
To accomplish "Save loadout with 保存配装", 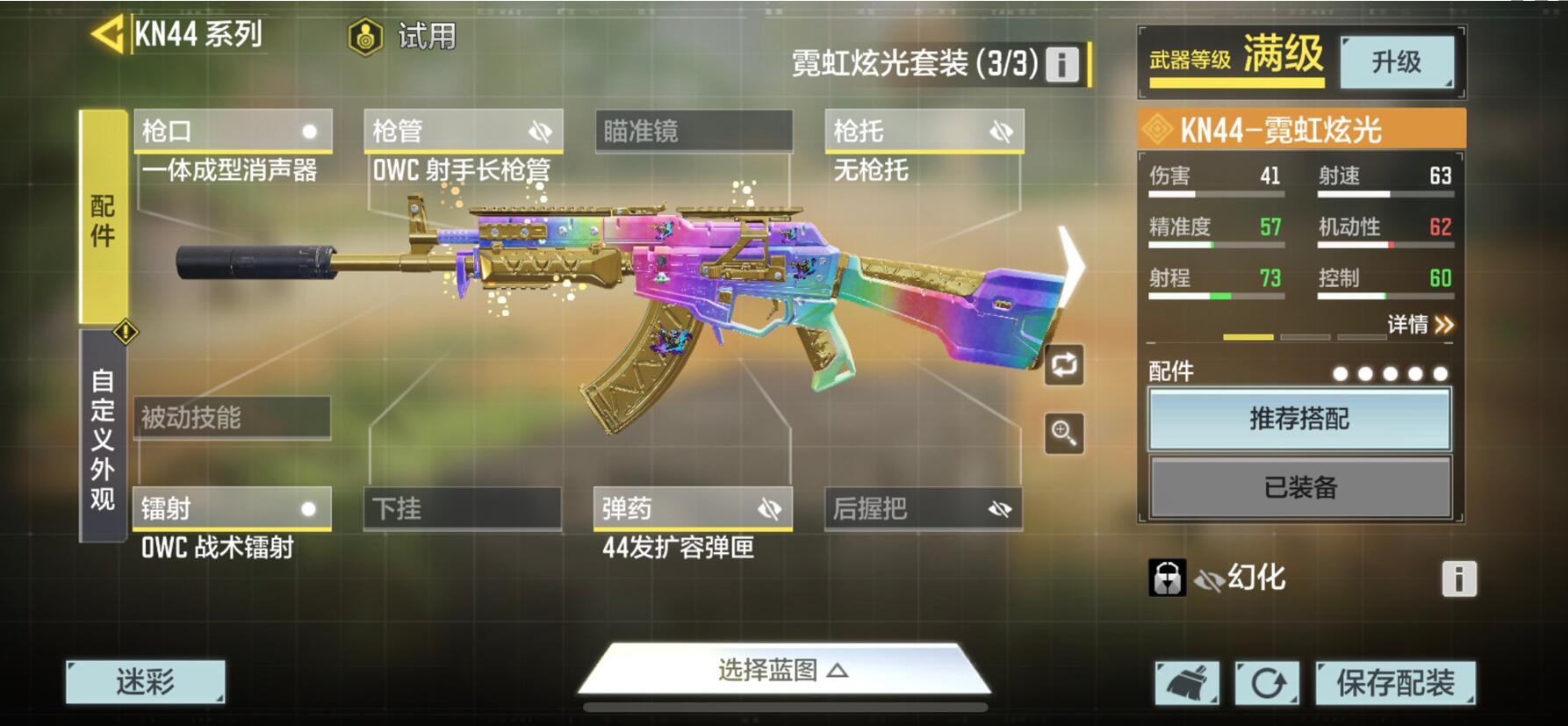I will point(1395,683).
